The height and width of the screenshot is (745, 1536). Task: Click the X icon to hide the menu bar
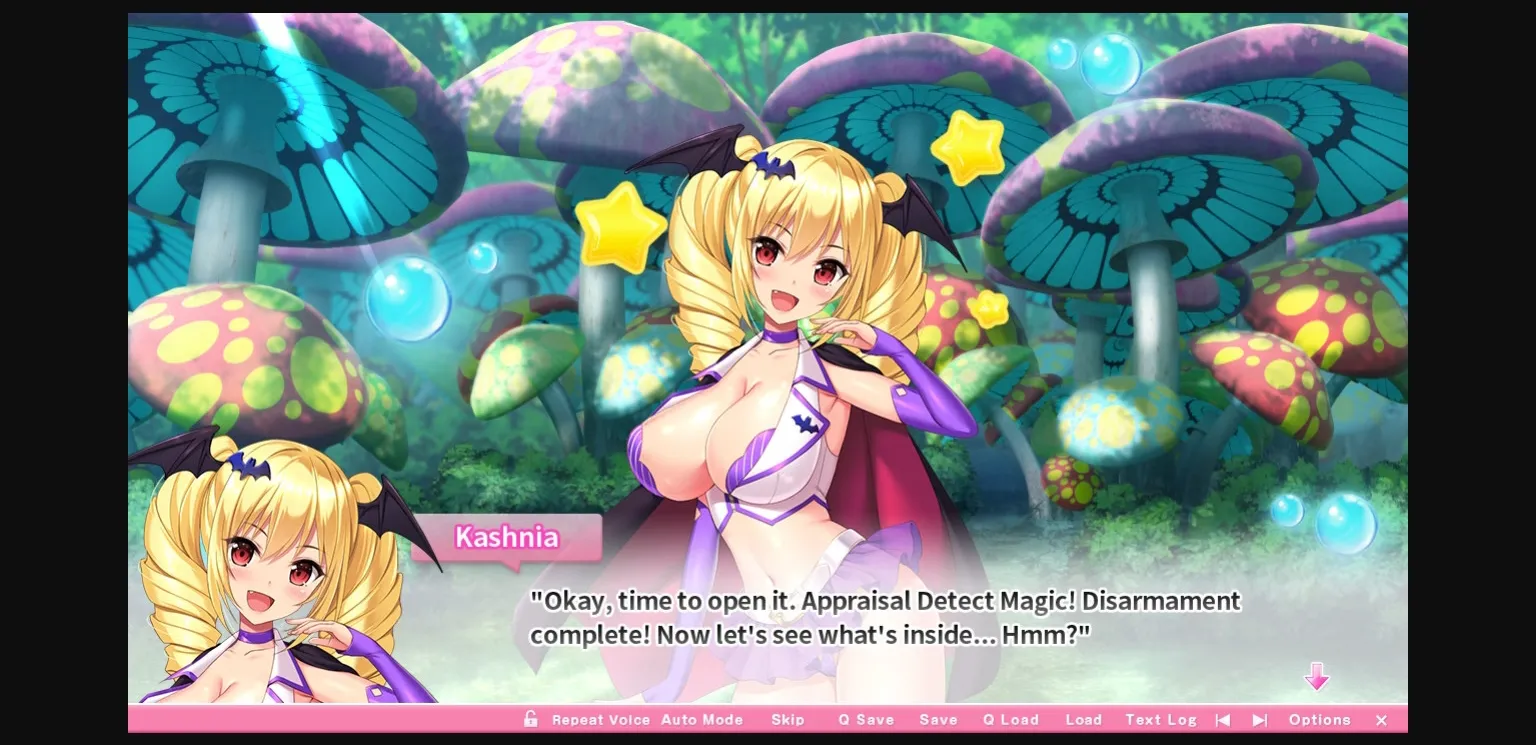point(1381,719)
